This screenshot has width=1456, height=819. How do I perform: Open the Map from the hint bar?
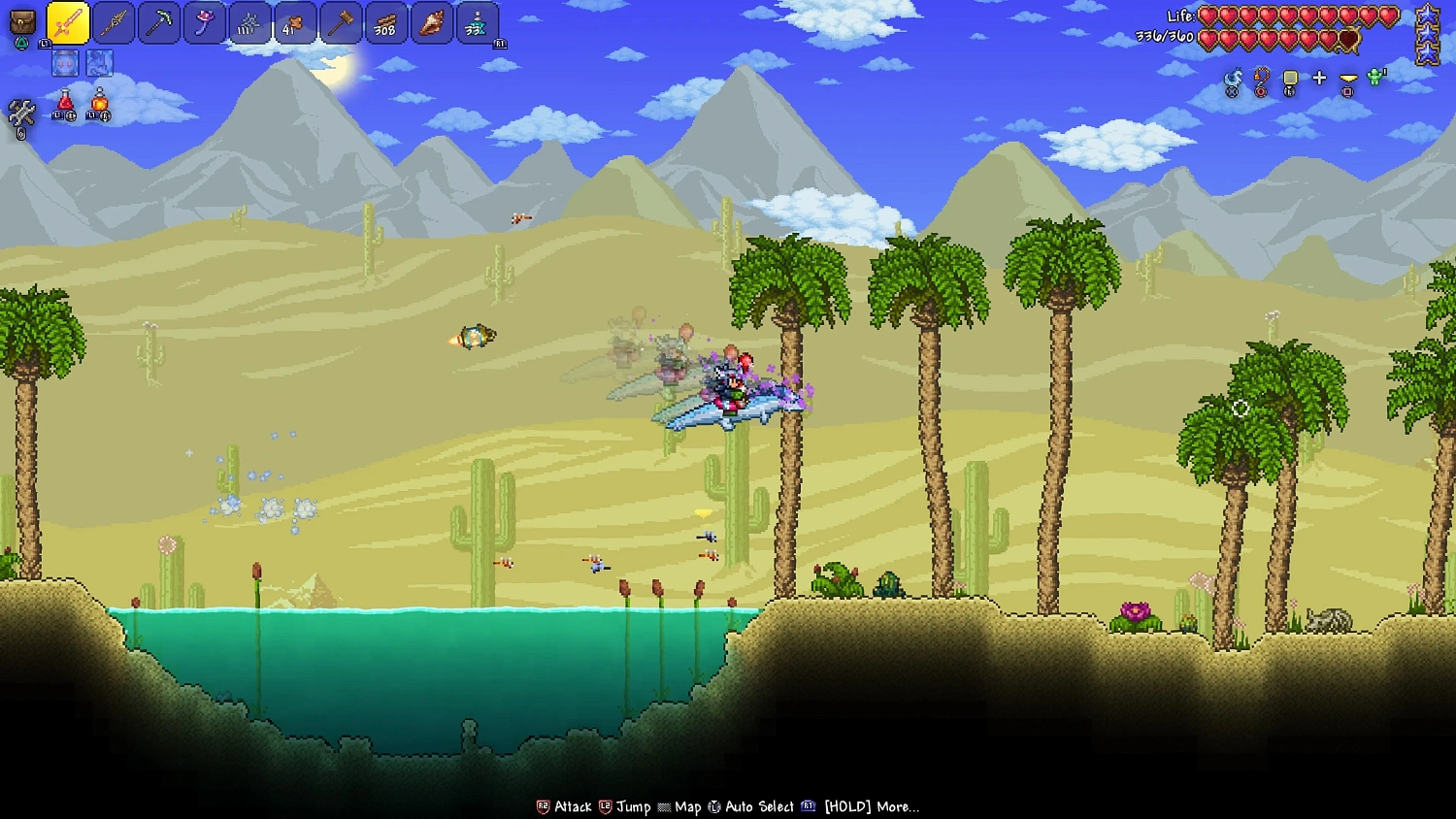coord(688,806)
